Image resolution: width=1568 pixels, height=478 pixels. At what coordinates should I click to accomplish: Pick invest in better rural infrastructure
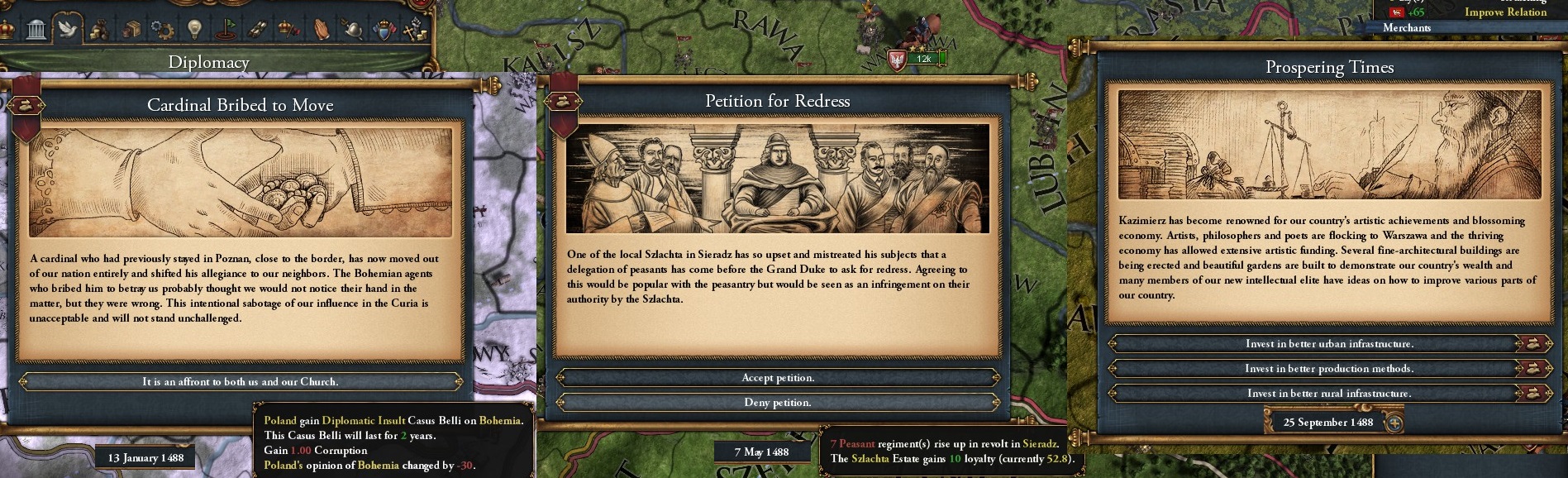[1328, 394]
